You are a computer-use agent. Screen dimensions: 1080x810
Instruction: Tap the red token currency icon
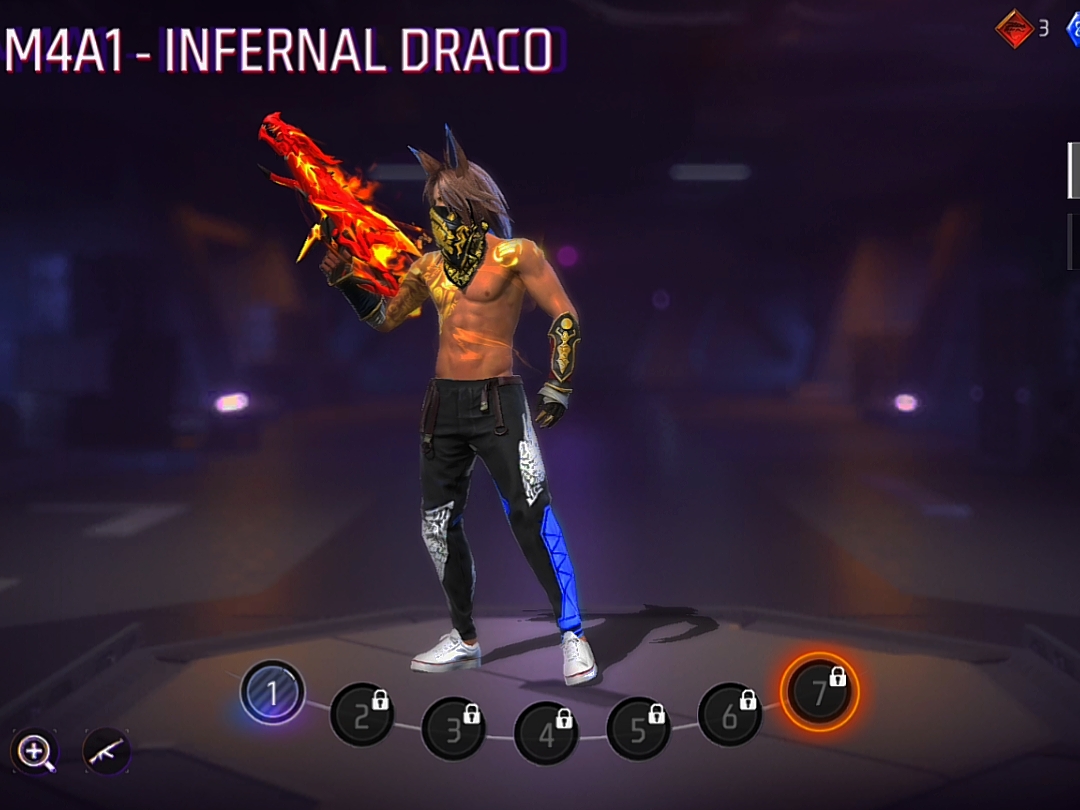(1014, 28)
